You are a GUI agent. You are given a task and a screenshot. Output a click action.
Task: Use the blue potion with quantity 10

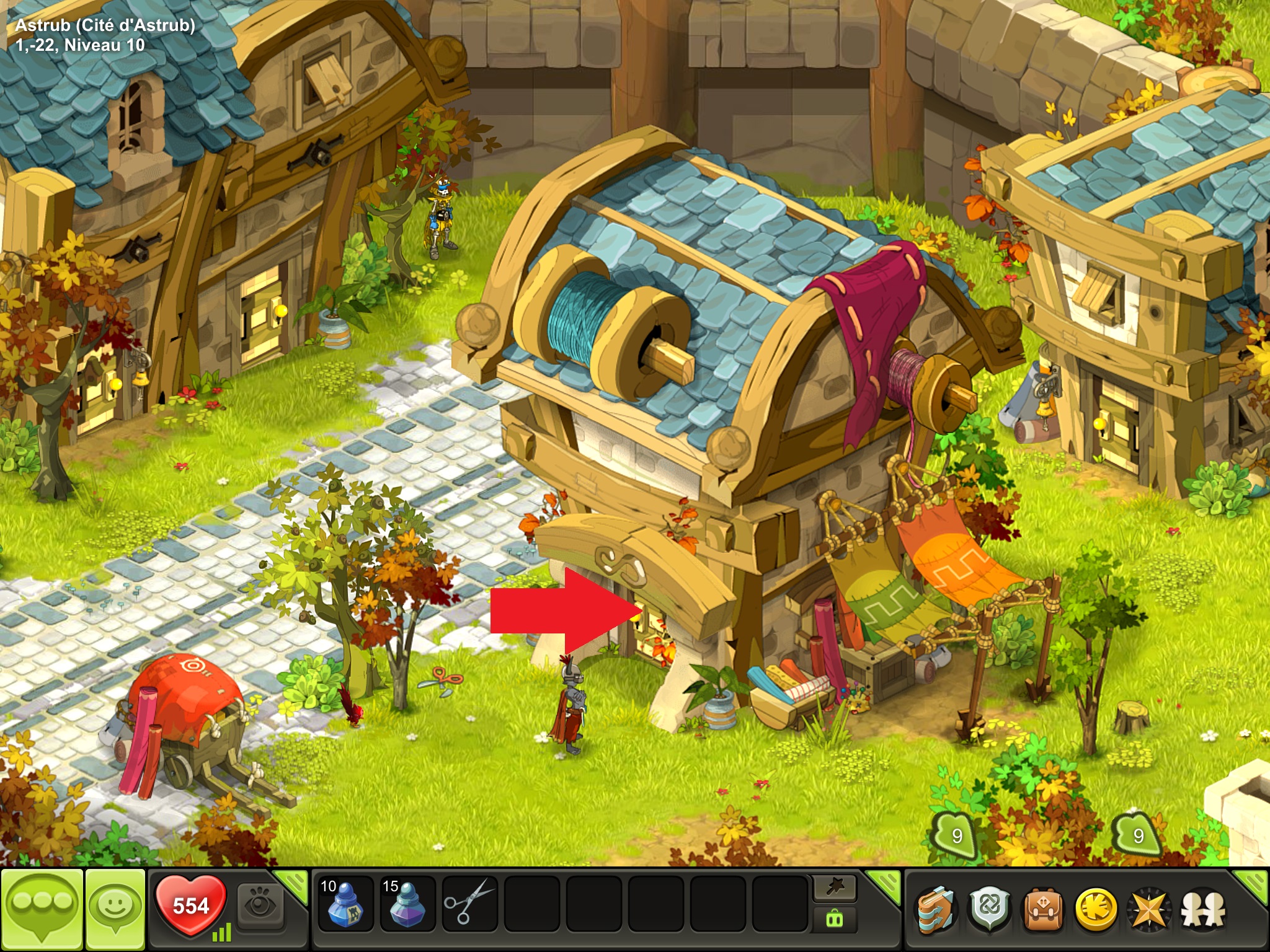pos(344,905)
